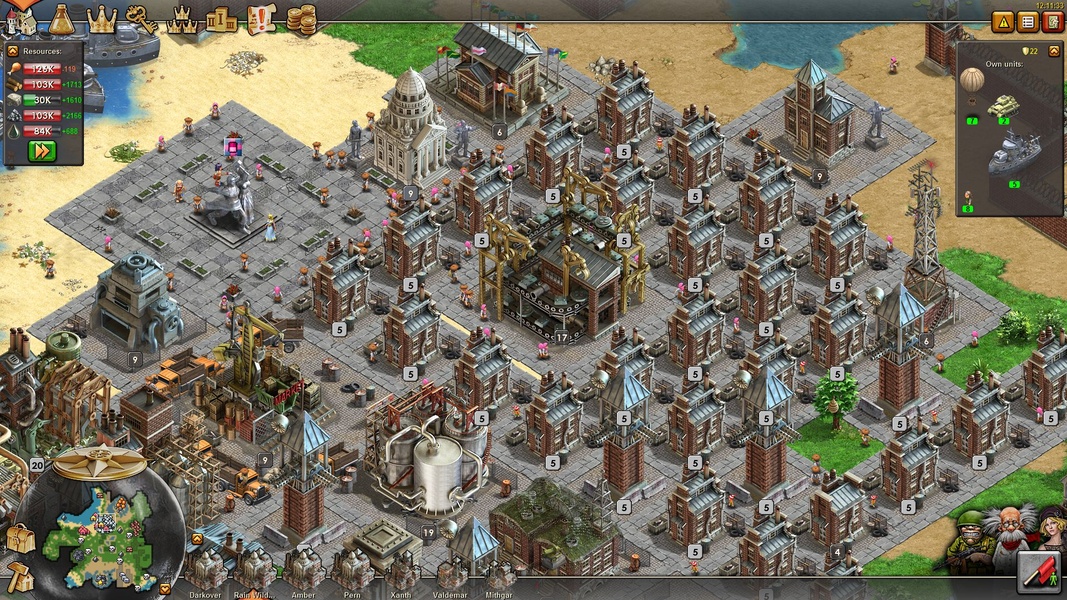Click the red document button beside the list
The image size is (1067, 600).
(x=1051, y=21)
